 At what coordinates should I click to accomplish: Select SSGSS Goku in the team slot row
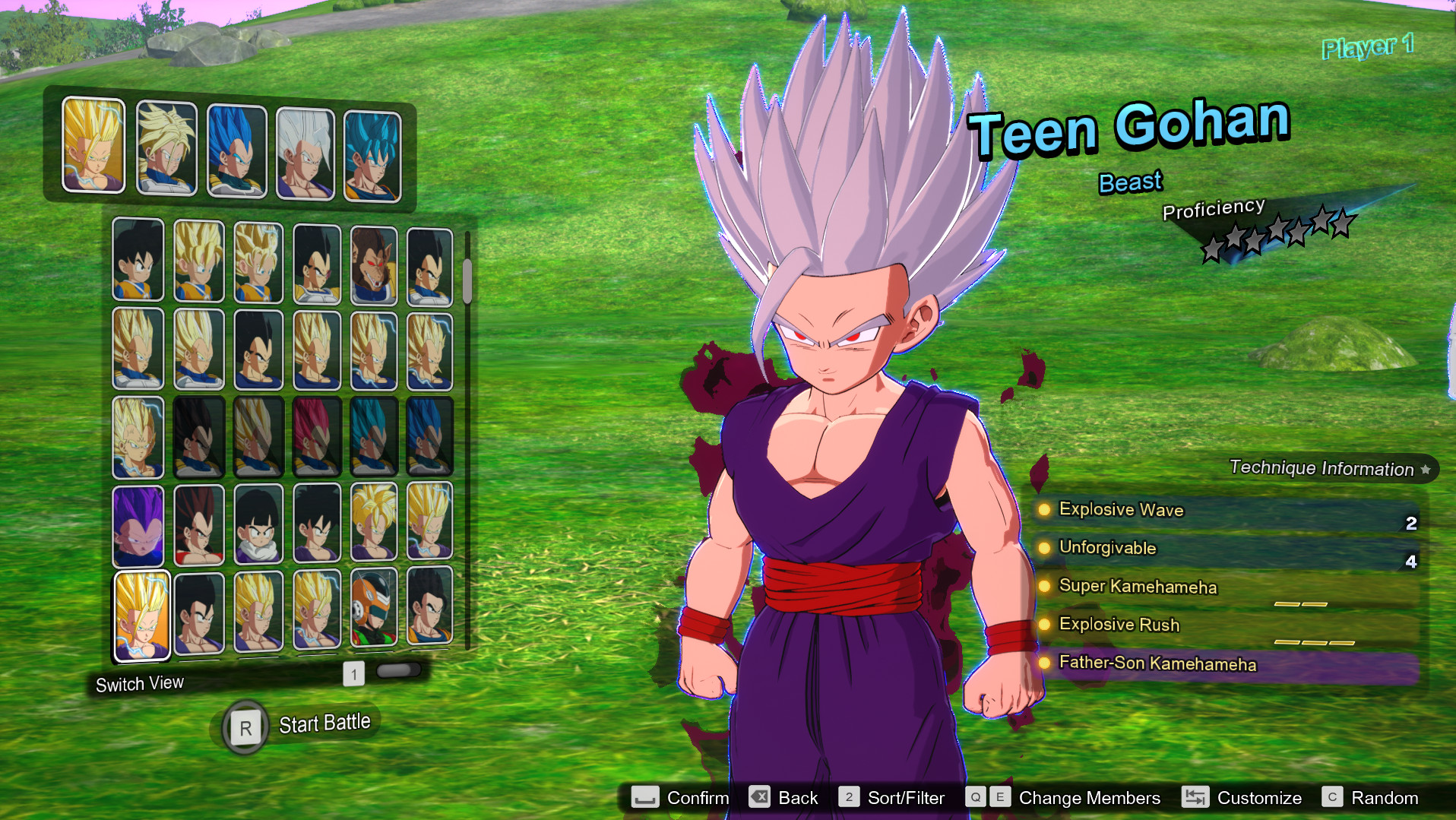pyautogui.click(x=372, y=149)
